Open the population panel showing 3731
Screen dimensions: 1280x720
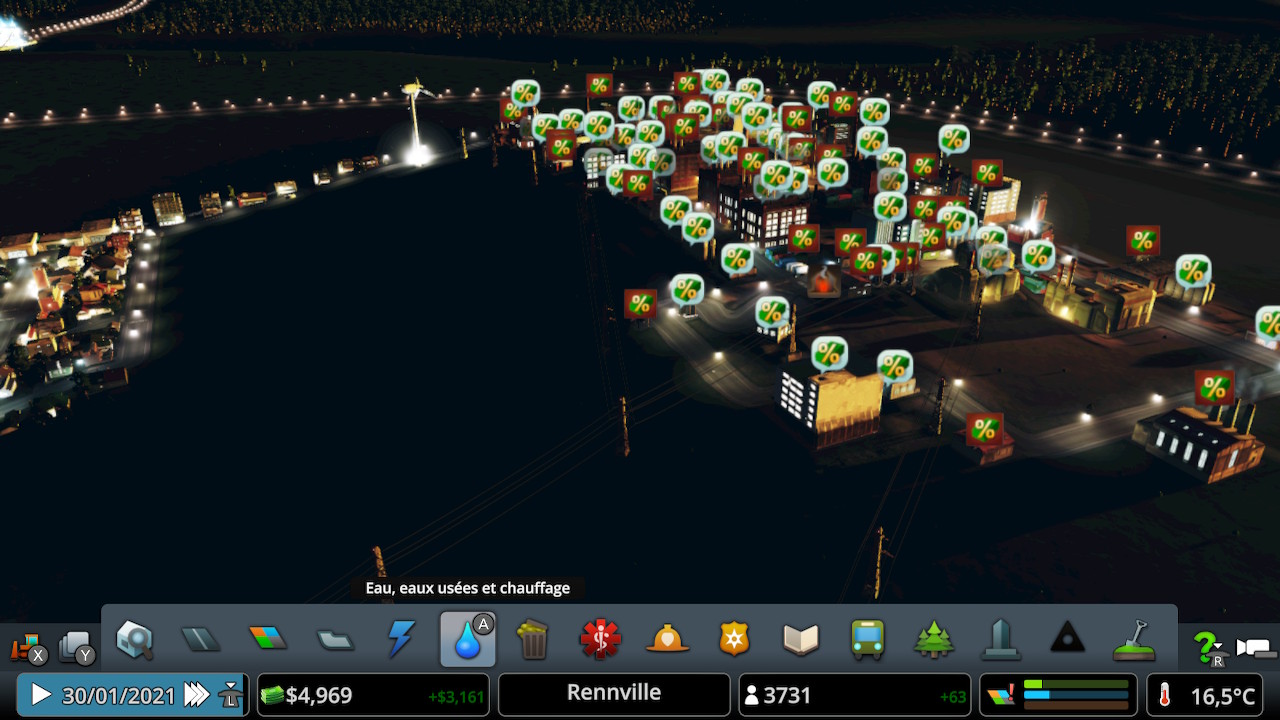[x=854, y=695]
